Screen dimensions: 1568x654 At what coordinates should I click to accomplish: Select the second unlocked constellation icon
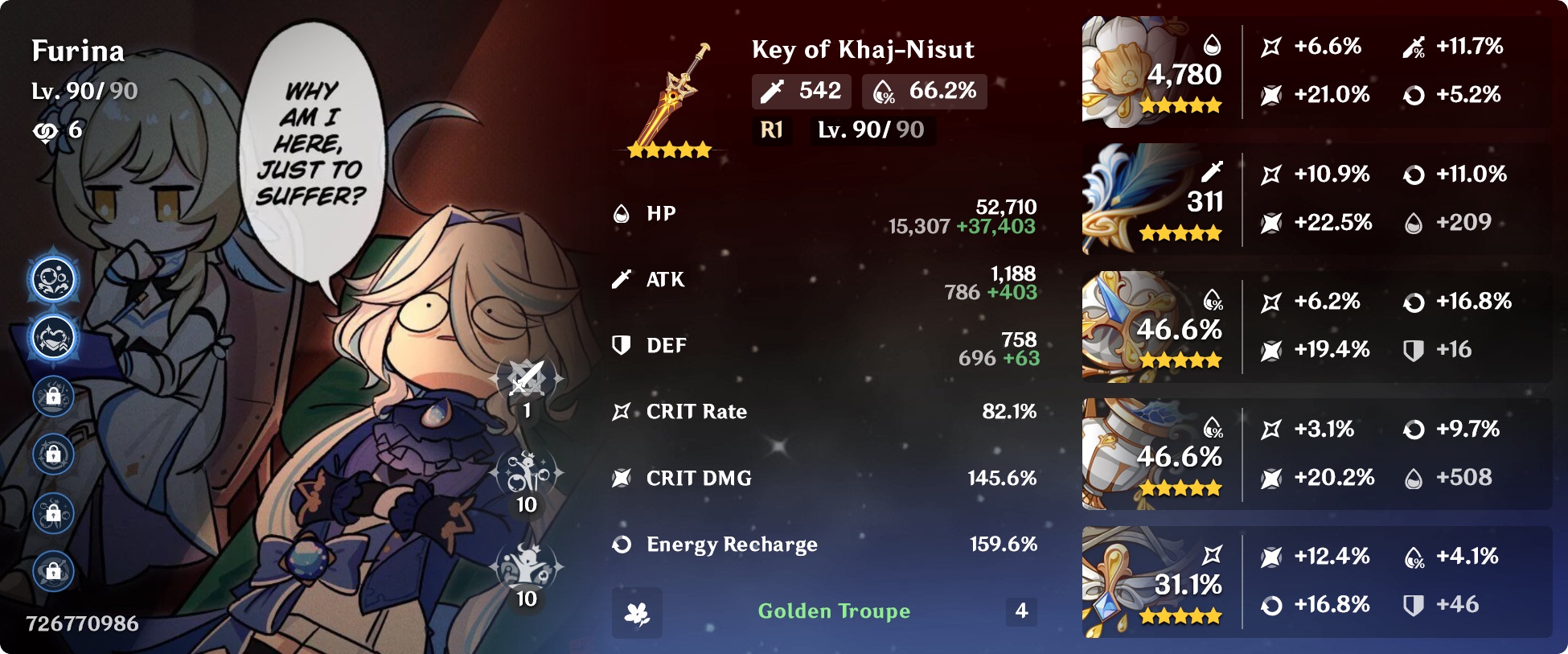click(x=53, y=338)
